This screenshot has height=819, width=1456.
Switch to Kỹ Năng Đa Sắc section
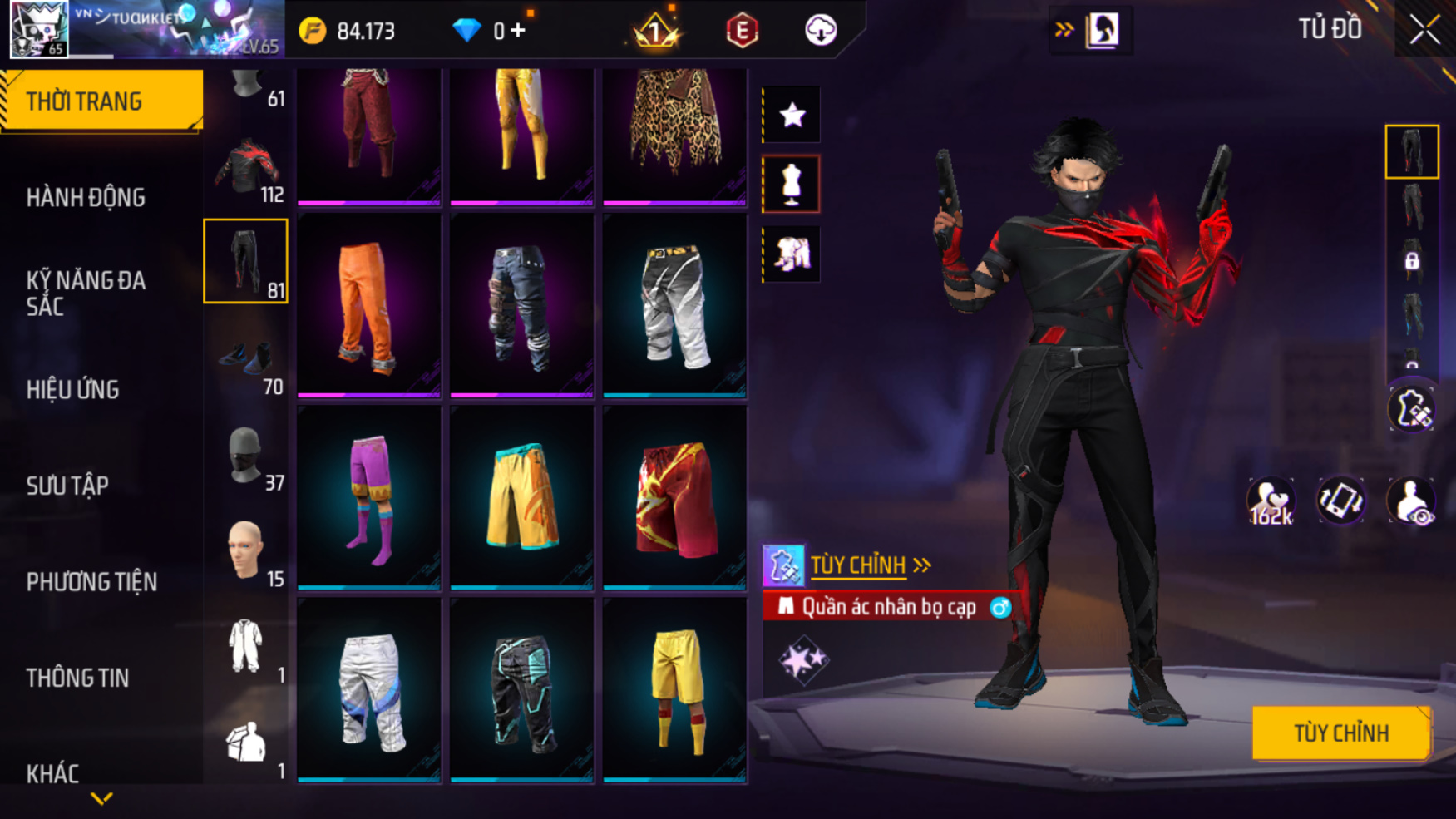coord(86,293)
